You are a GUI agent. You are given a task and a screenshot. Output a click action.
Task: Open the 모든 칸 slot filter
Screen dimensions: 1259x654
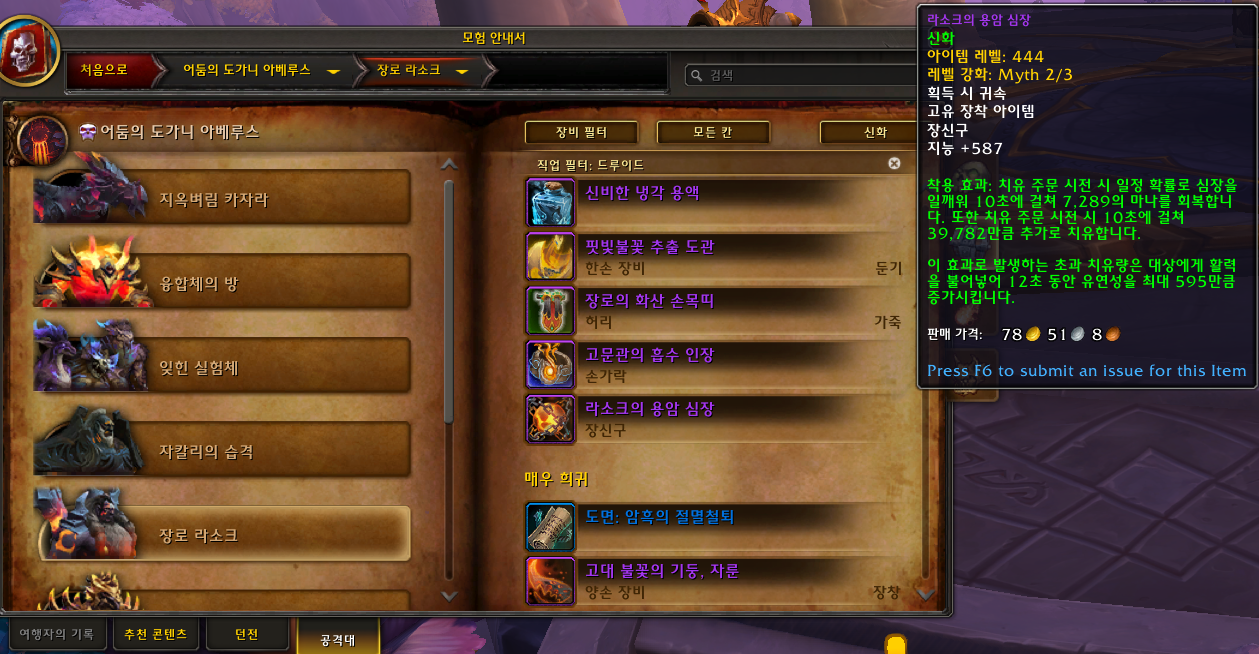[x=713, y=132]
